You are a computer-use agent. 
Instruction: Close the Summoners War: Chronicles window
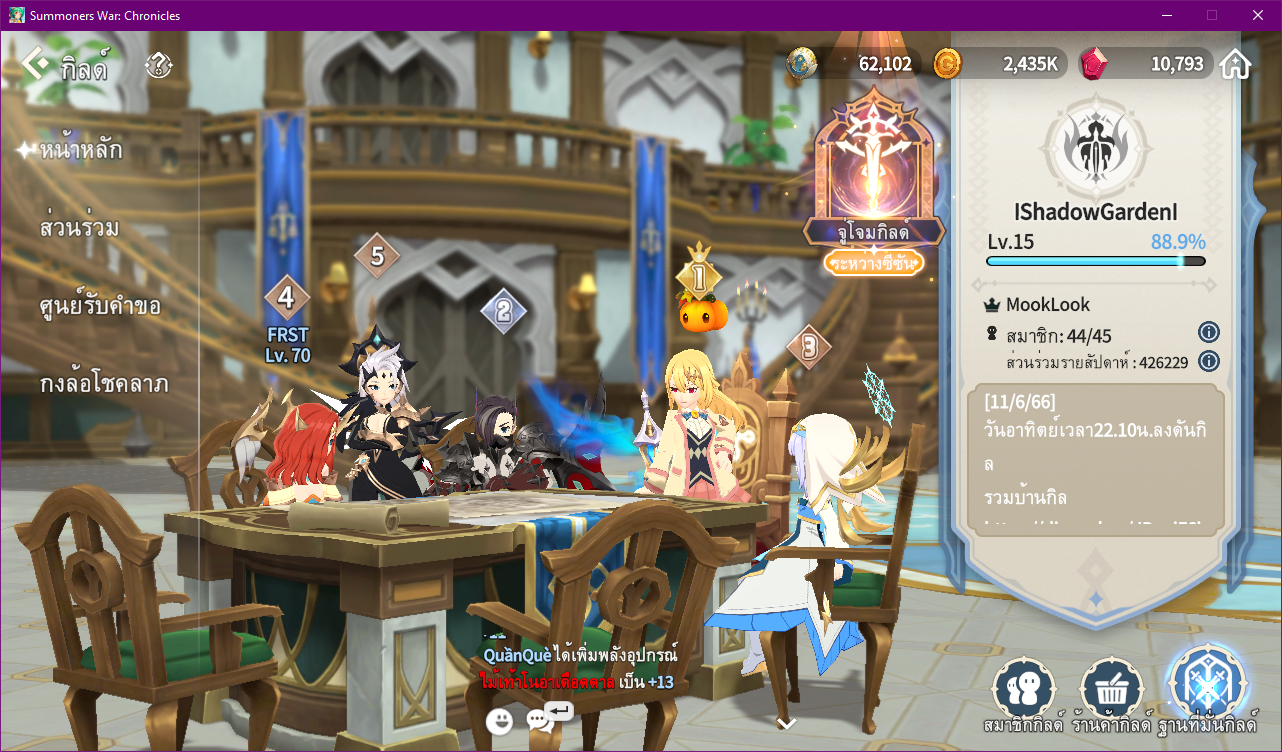[1257, 15]
